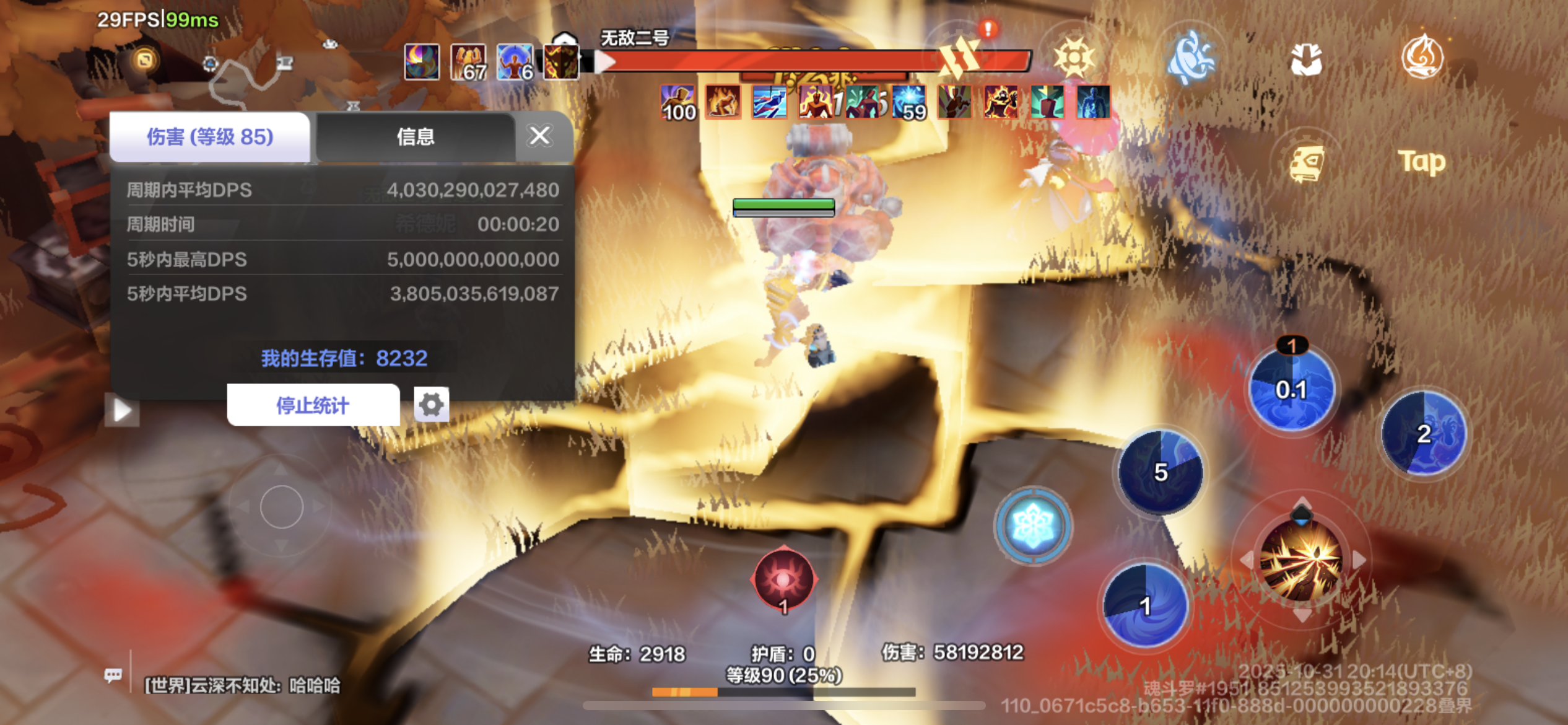The image size is (1568, 725).
Task: Tap the winged phoenix buff icon showing 67
Action: [x=469, y=62]
